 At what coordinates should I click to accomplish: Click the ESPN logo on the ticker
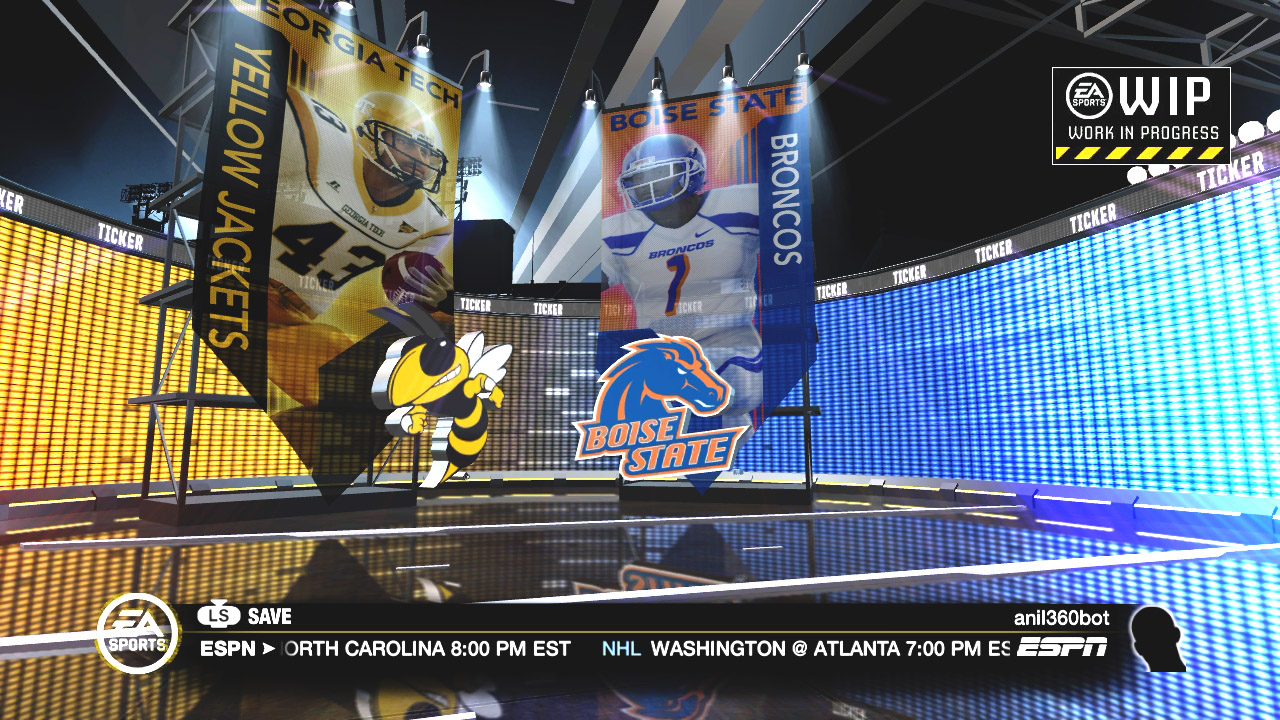coord(1062,648)
